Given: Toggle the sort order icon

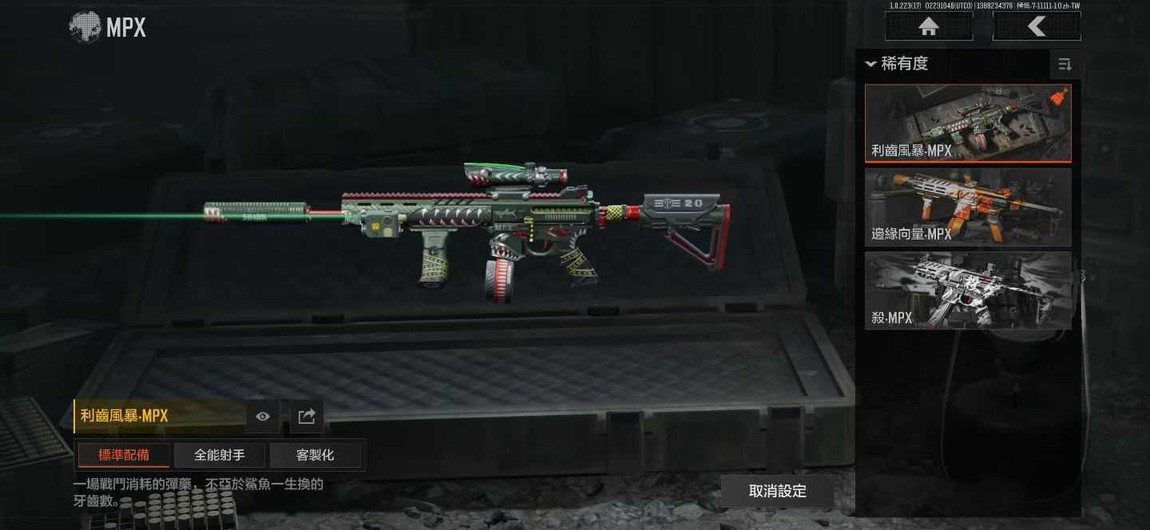Looking at the screenshot, I should 1064,65.
